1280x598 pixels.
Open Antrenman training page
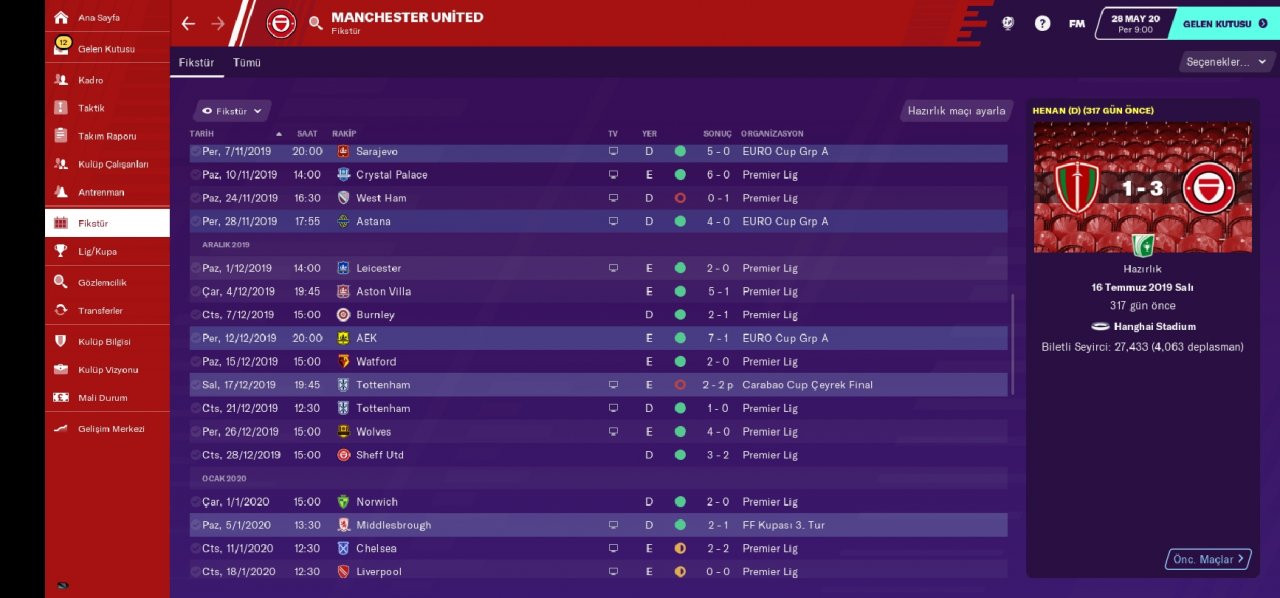(x=100, y=192)
